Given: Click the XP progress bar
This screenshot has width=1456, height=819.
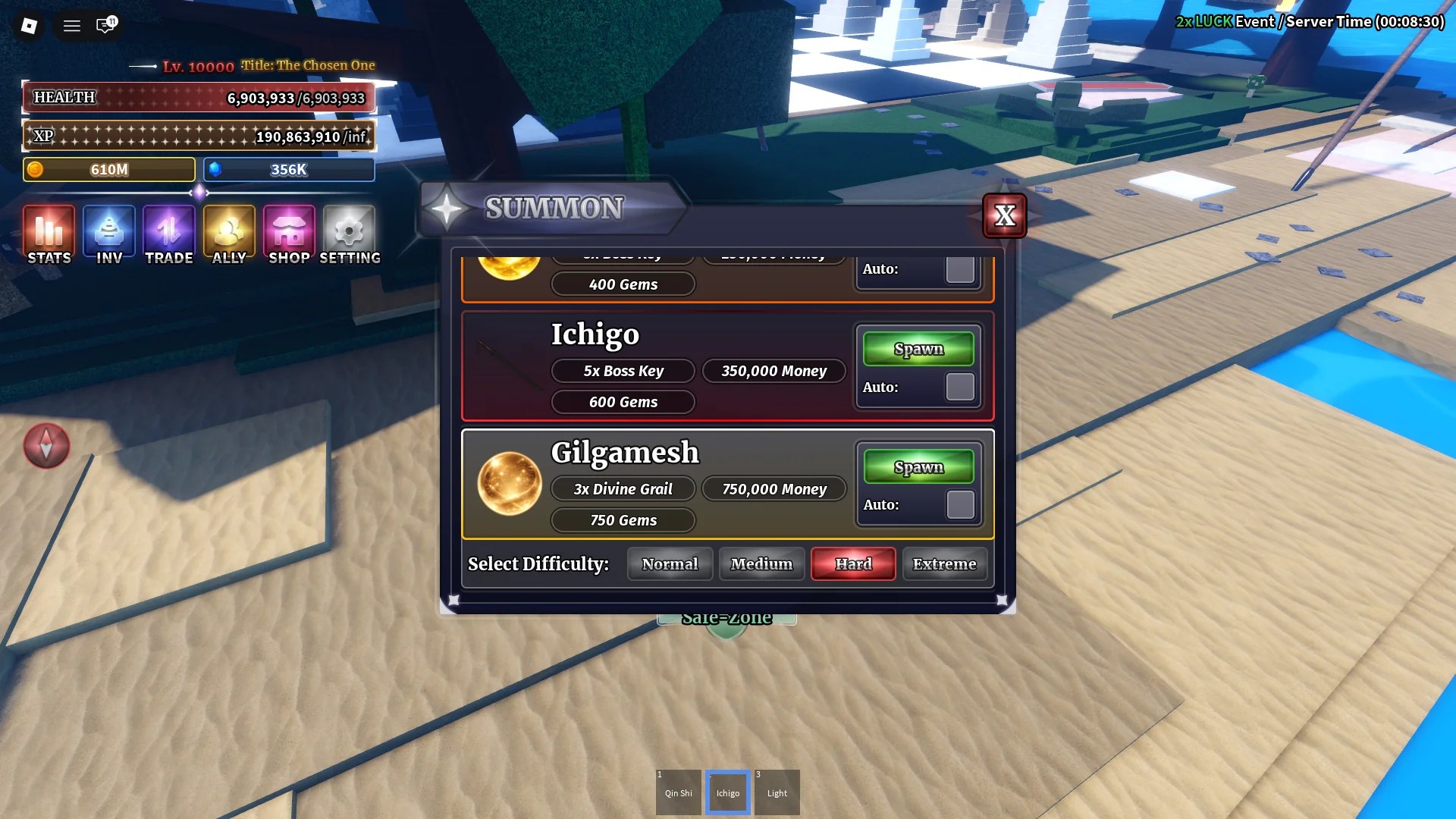Looking at the screenshot, I should pos(199,136).
